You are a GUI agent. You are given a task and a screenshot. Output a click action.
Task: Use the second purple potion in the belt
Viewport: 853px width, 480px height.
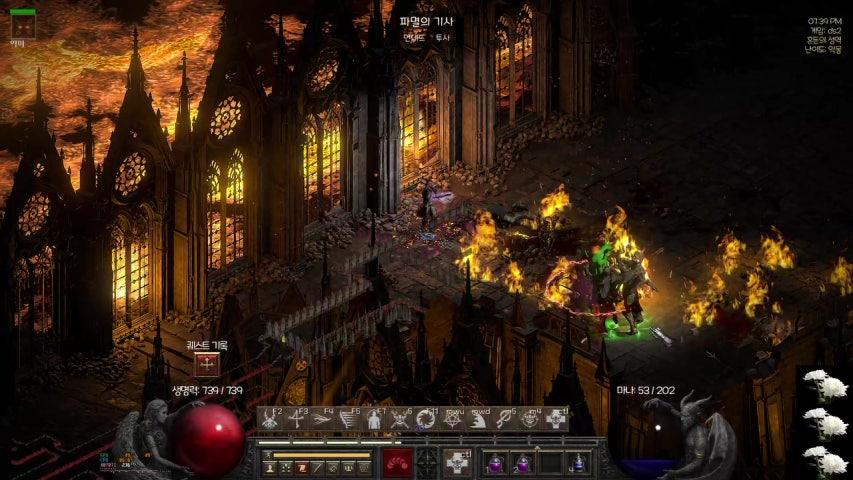point(523,463)
